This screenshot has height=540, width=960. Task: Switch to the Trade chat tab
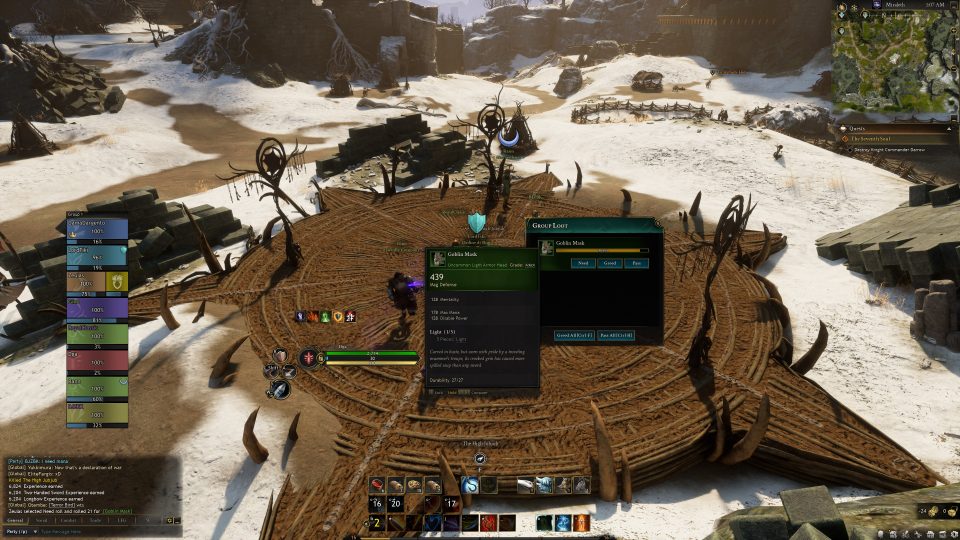point(95,520)
